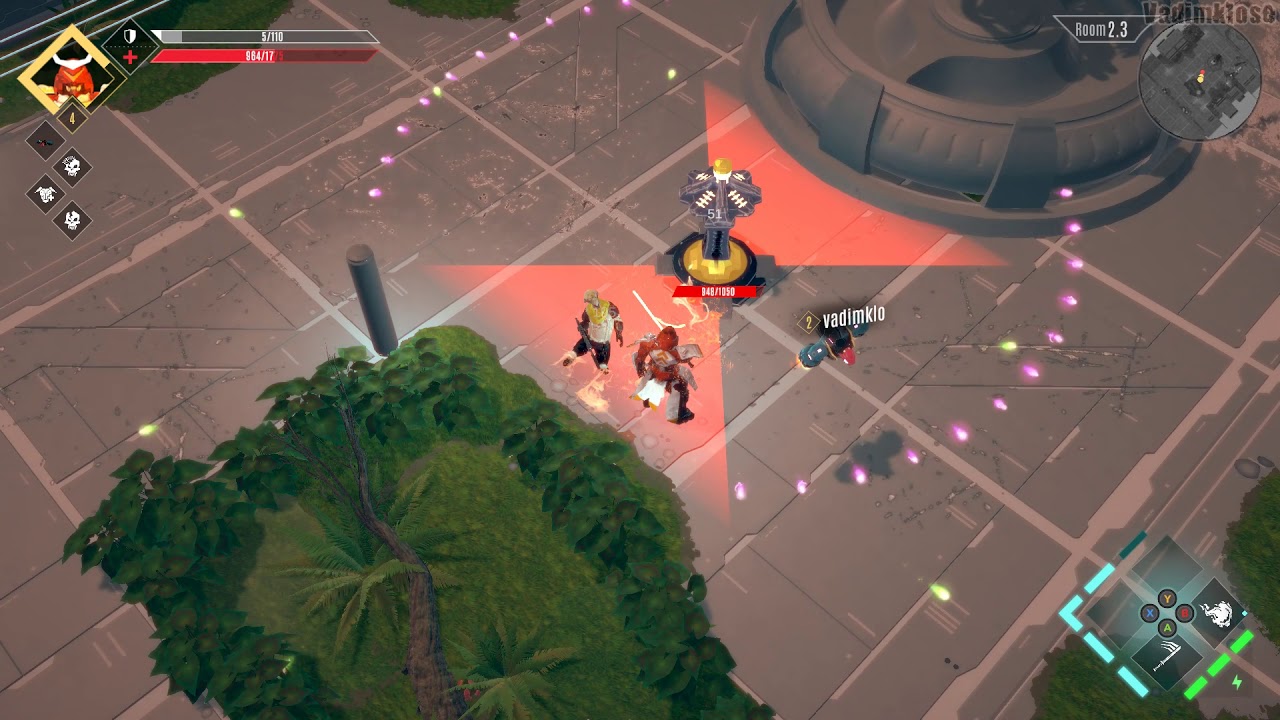Toggle the Y button prompt on the controller pad

[x=1167, y=598]
